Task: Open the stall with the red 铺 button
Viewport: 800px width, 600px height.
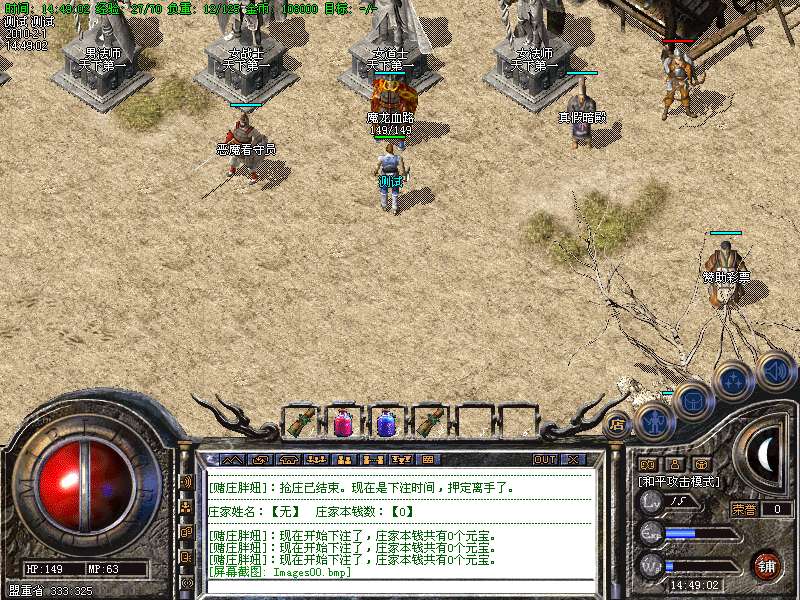Action: [x=767, y=564]
